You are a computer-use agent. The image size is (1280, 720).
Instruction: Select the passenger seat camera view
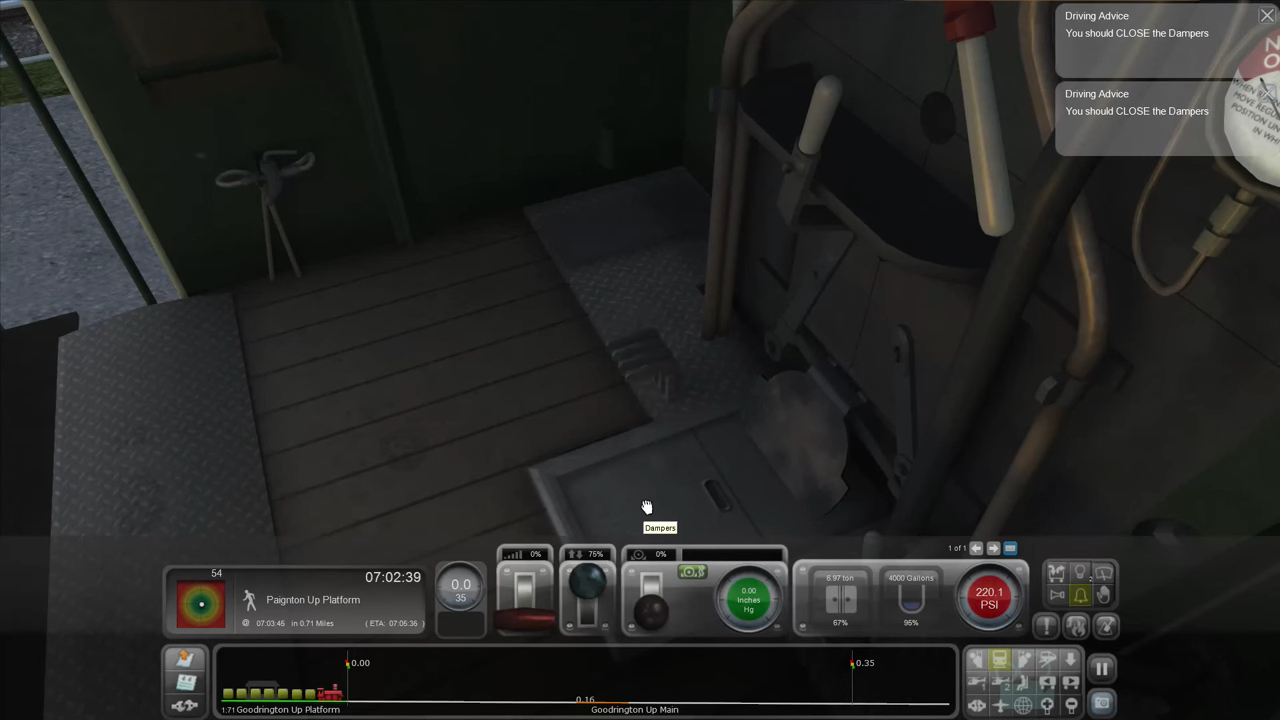pyautogui.click(x=1022, y=683)
